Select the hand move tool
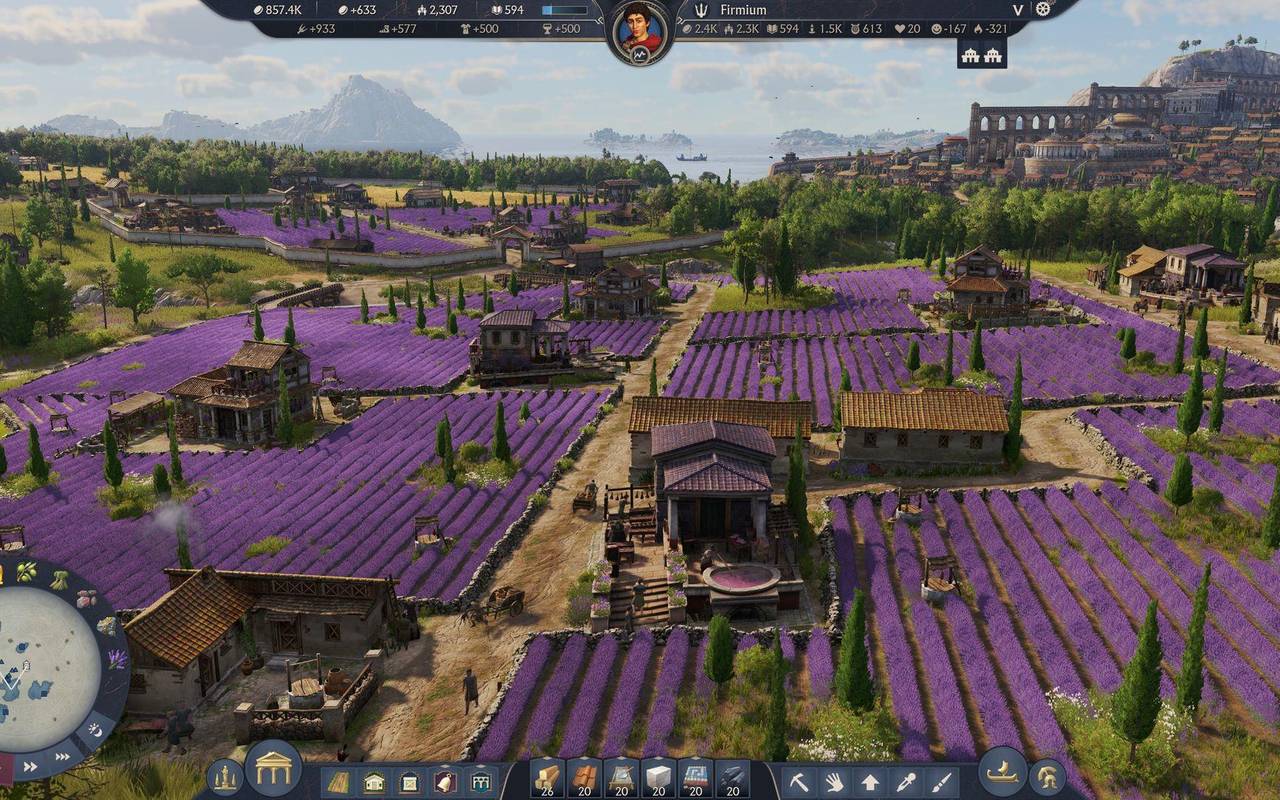The image size is (1280, 800). (x=836, y=780)
